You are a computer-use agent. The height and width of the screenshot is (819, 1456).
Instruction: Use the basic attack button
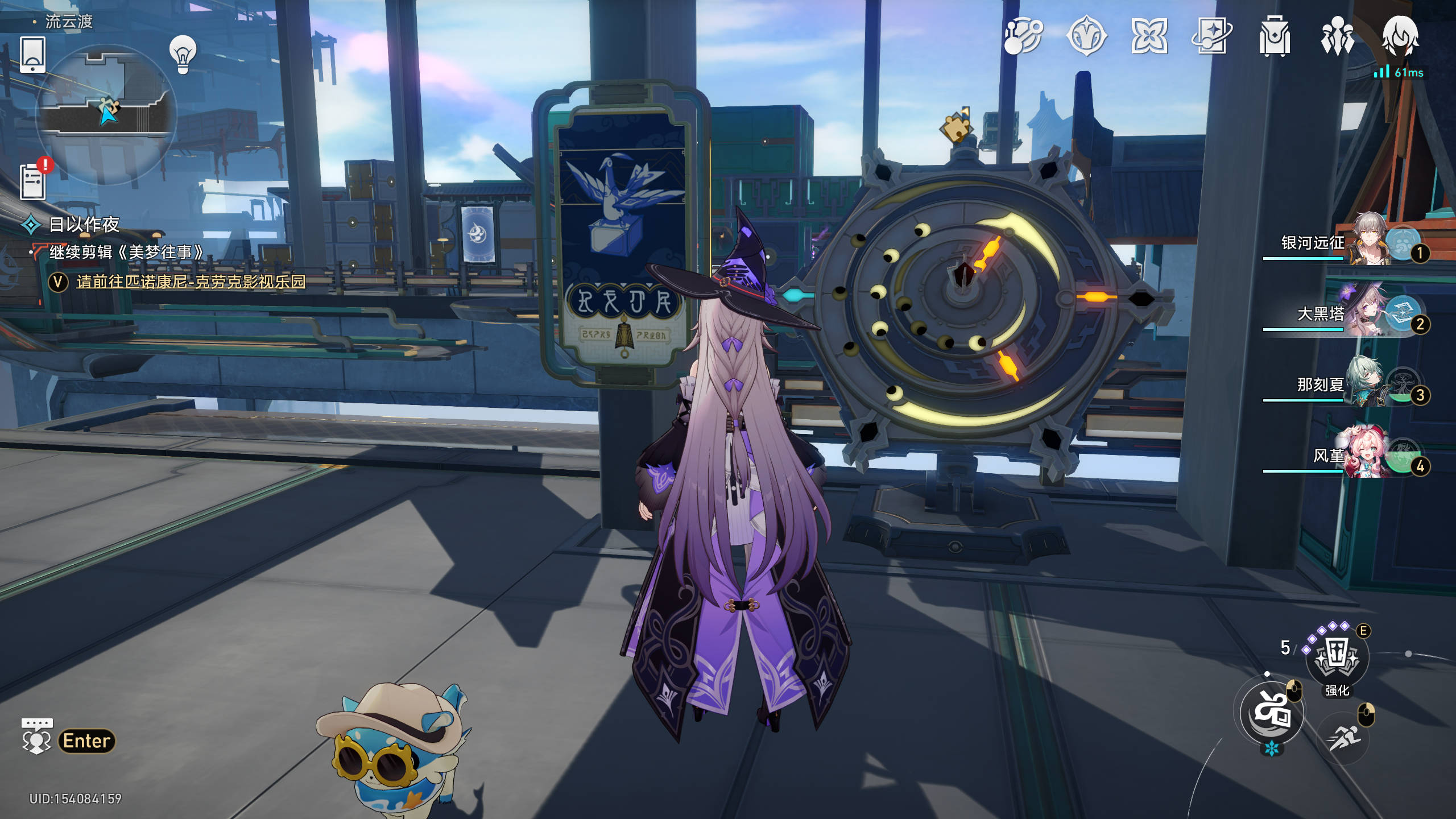tap(1272, 712)
